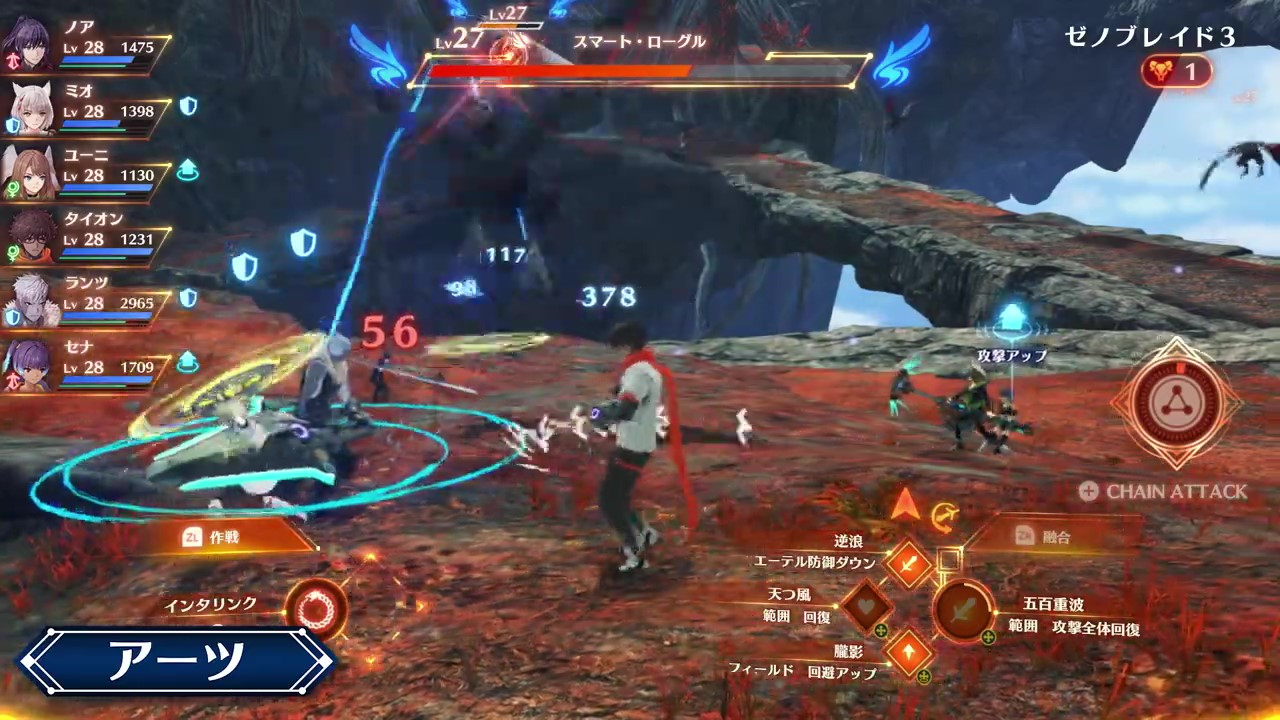Click the 融合 fusion button

point(1060,537)
